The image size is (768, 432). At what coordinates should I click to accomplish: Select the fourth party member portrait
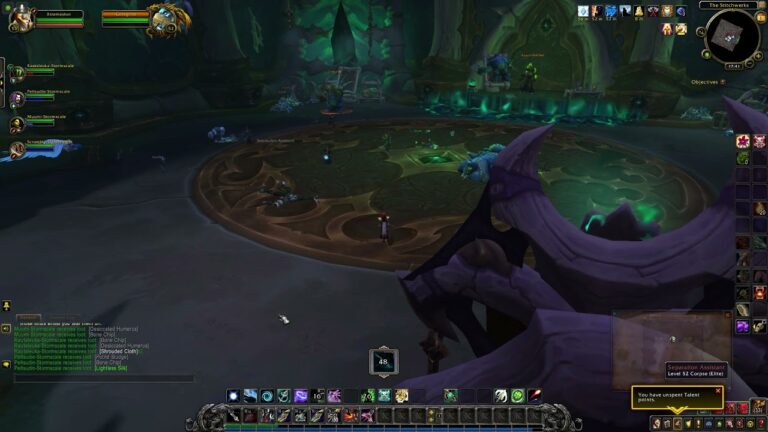(x=17, y=150)
